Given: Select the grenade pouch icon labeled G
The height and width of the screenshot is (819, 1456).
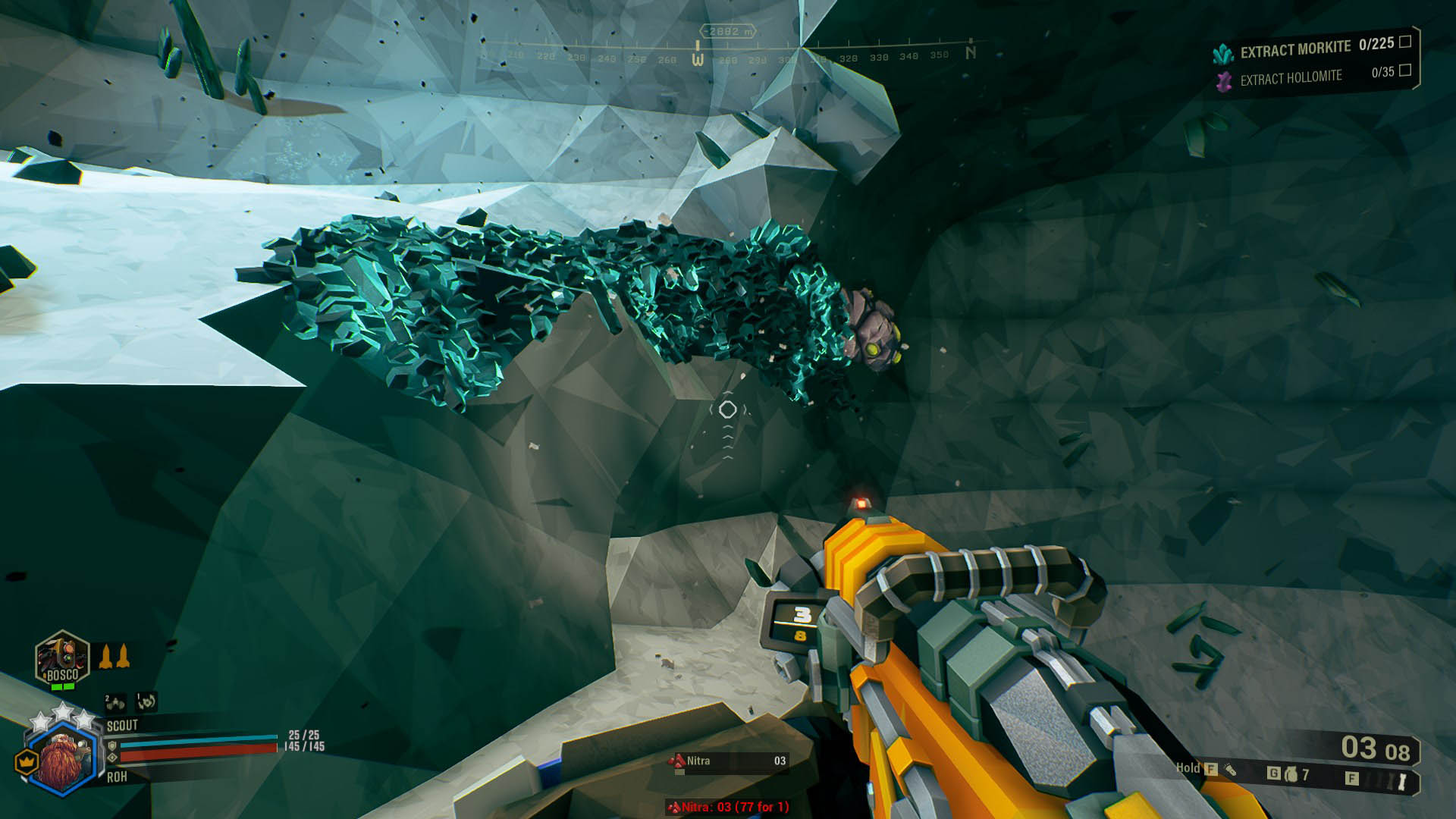Looking at the screenshot, I should coord(1291,774).
